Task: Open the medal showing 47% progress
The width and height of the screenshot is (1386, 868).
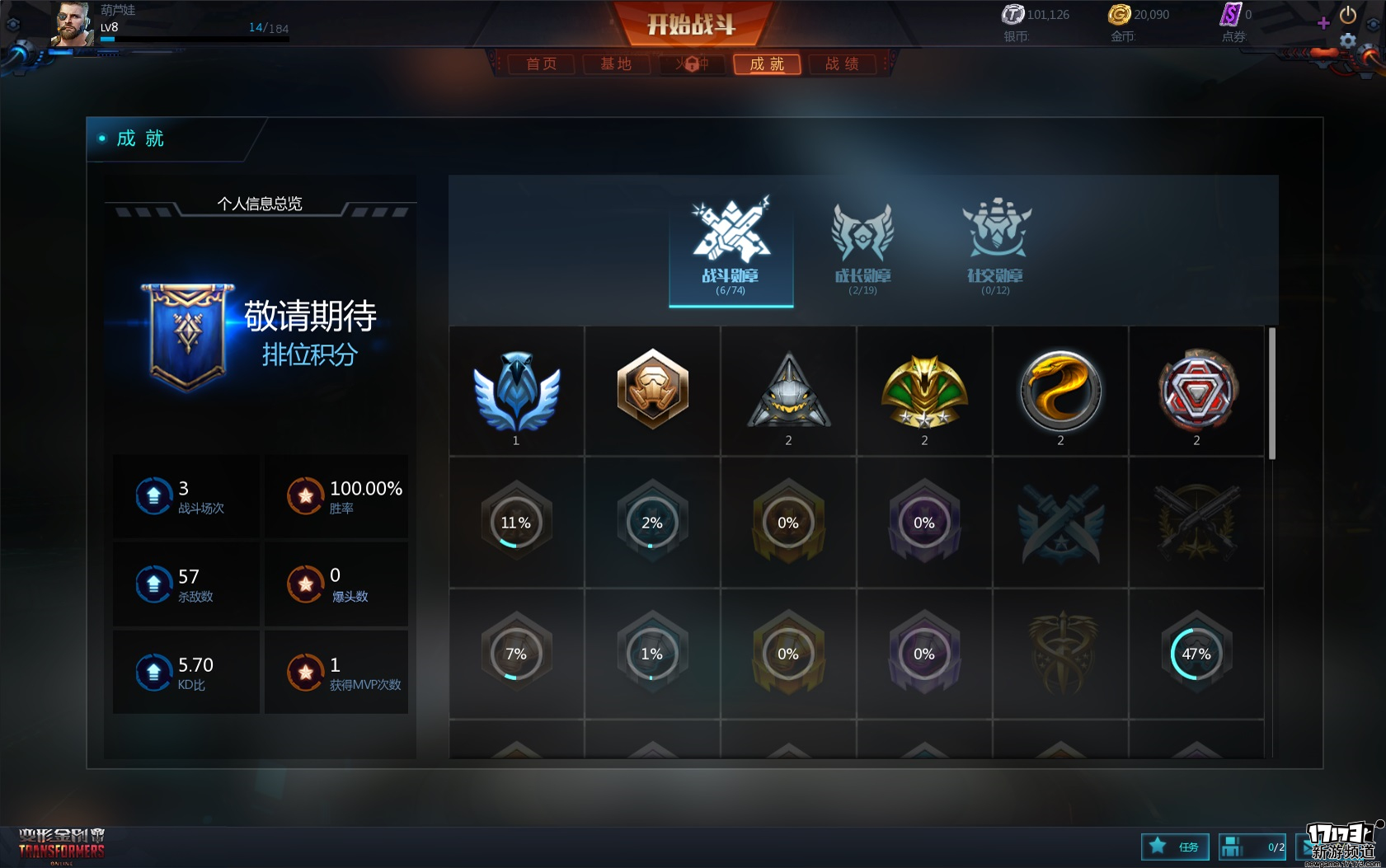Action: pos(1196,654)
